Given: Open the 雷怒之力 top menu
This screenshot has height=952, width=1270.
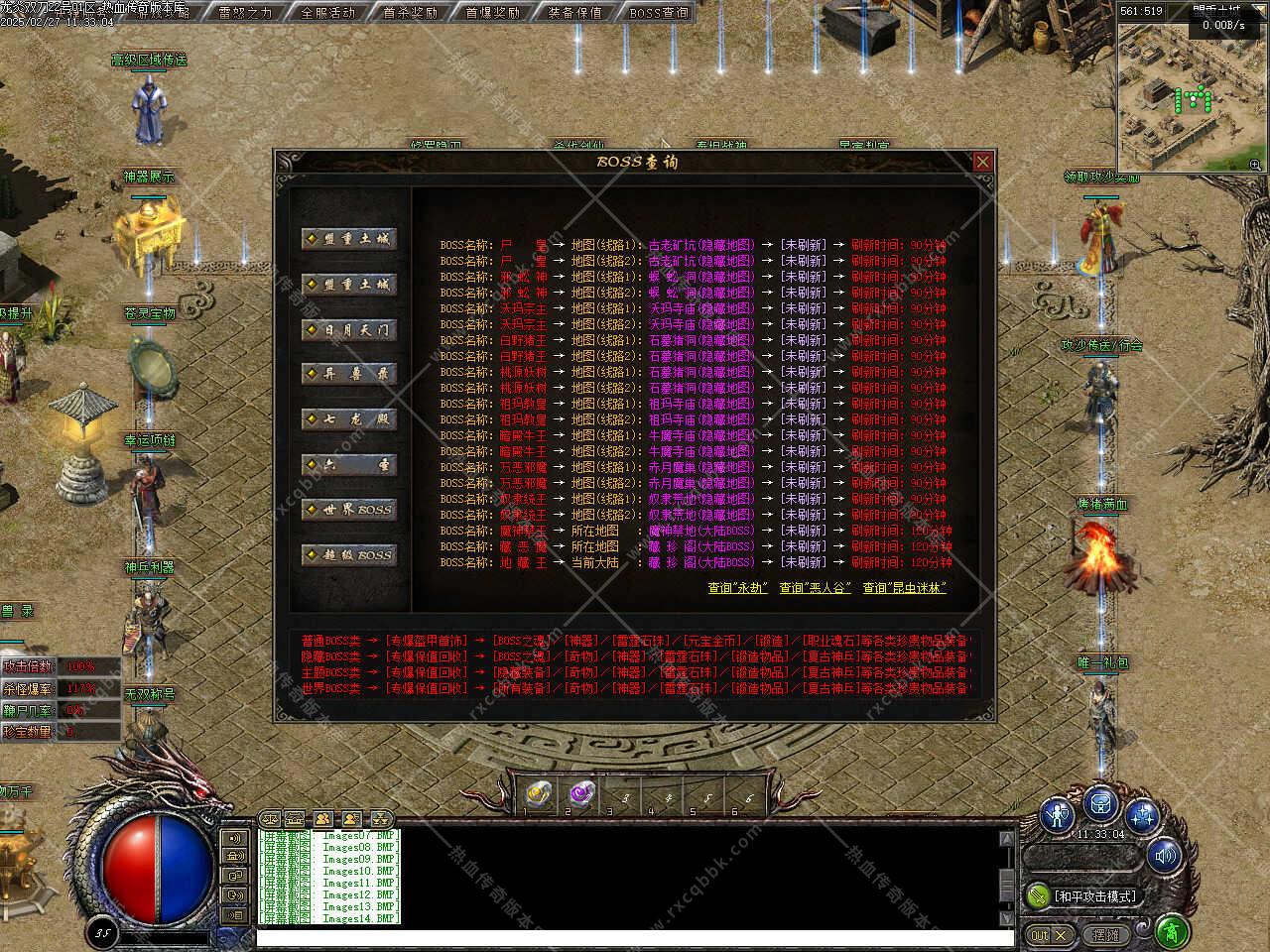Looking at the screenshot, I should coord(245,13).
